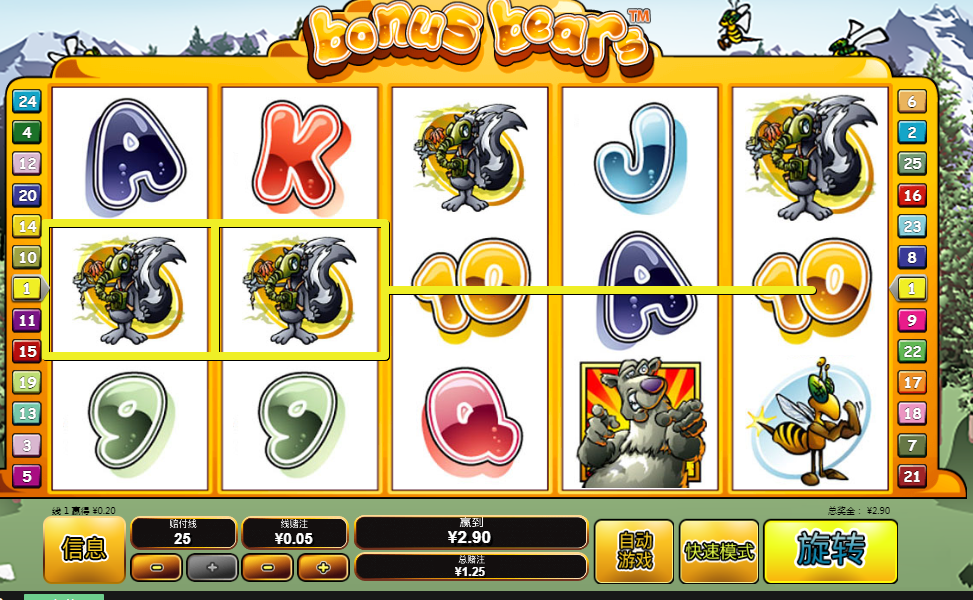Activate payline number 15
The height and width of the screenshot is (600, 973).
[27, 351]
